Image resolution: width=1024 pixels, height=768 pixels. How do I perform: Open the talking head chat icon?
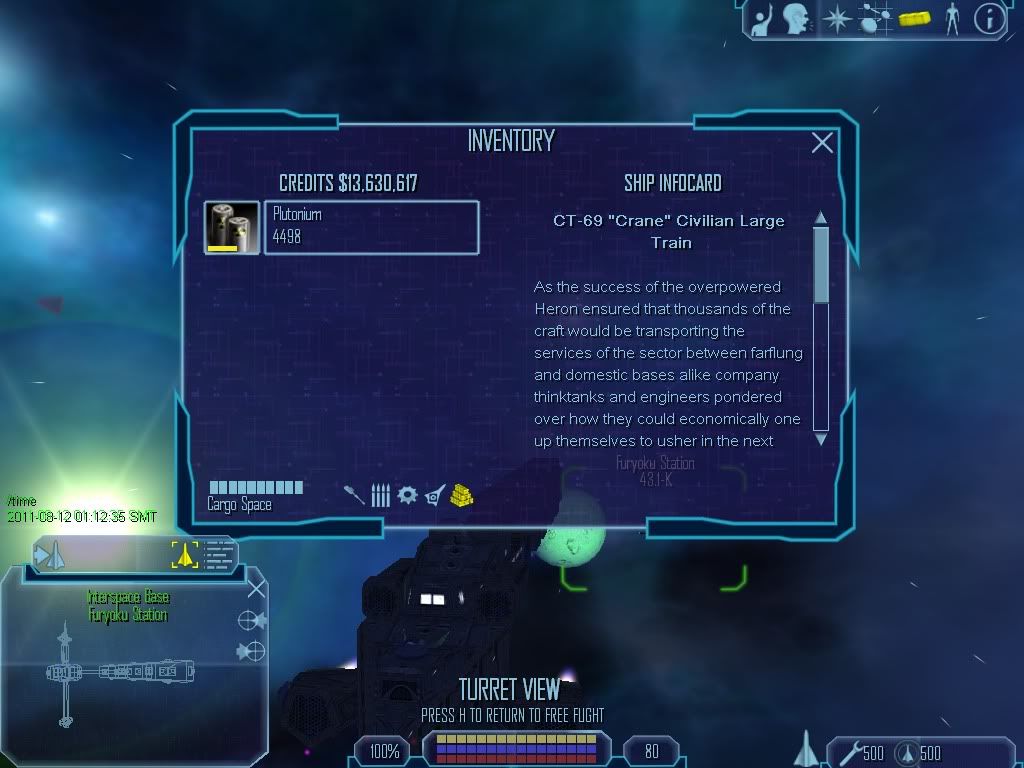(796, 18)
